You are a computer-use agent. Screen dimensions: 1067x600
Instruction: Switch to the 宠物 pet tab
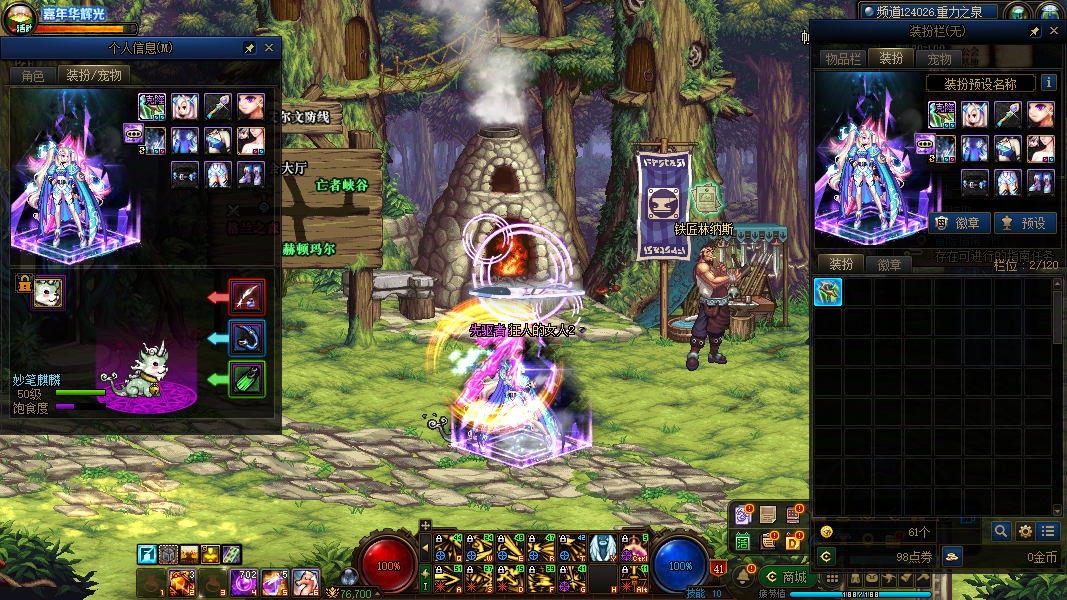[939, 59]
